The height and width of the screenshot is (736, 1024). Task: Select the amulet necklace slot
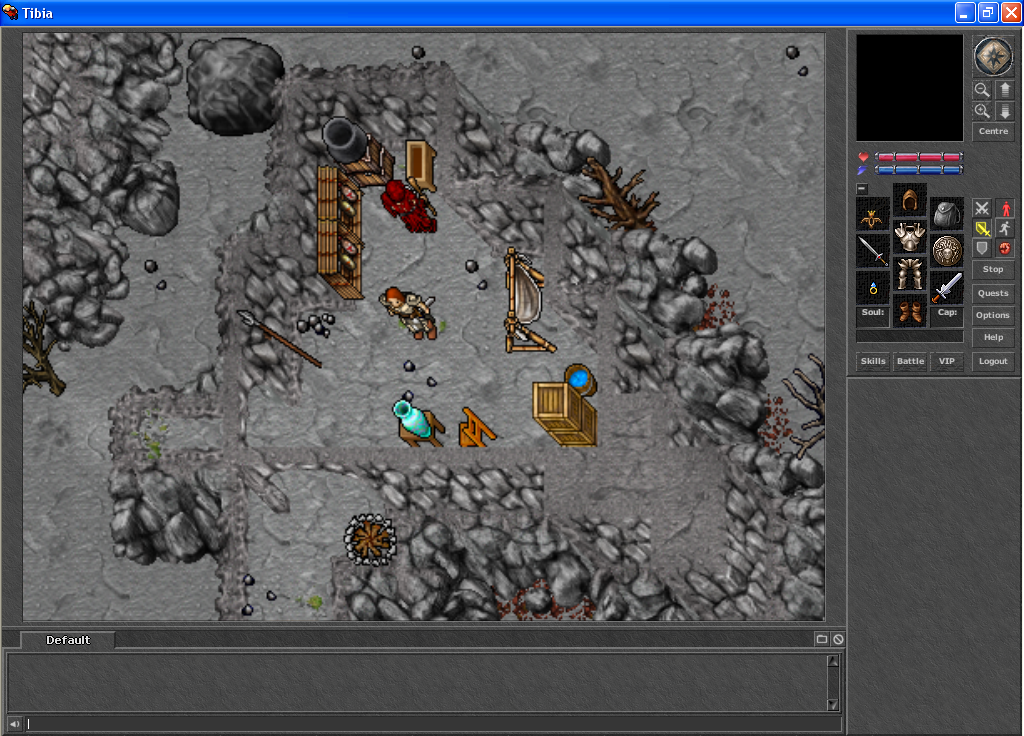pyautogui.click(x=873, y=214)
